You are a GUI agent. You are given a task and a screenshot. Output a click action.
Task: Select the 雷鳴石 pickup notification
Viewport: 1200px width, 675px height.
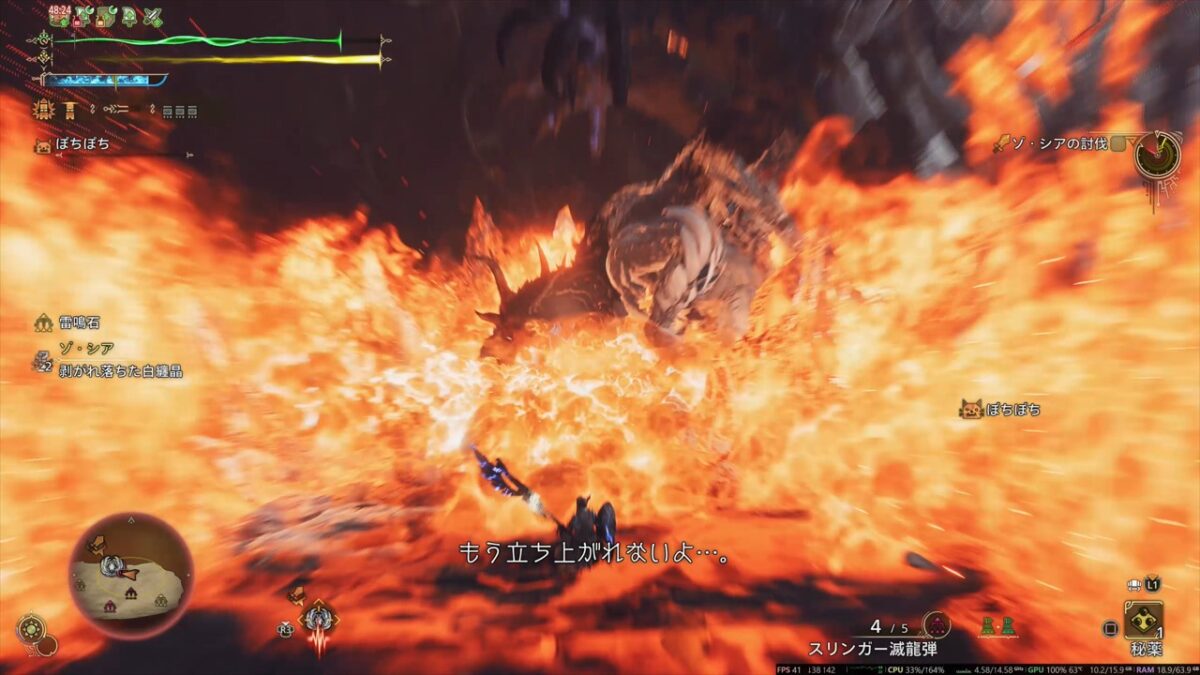(x=77, y=323)
